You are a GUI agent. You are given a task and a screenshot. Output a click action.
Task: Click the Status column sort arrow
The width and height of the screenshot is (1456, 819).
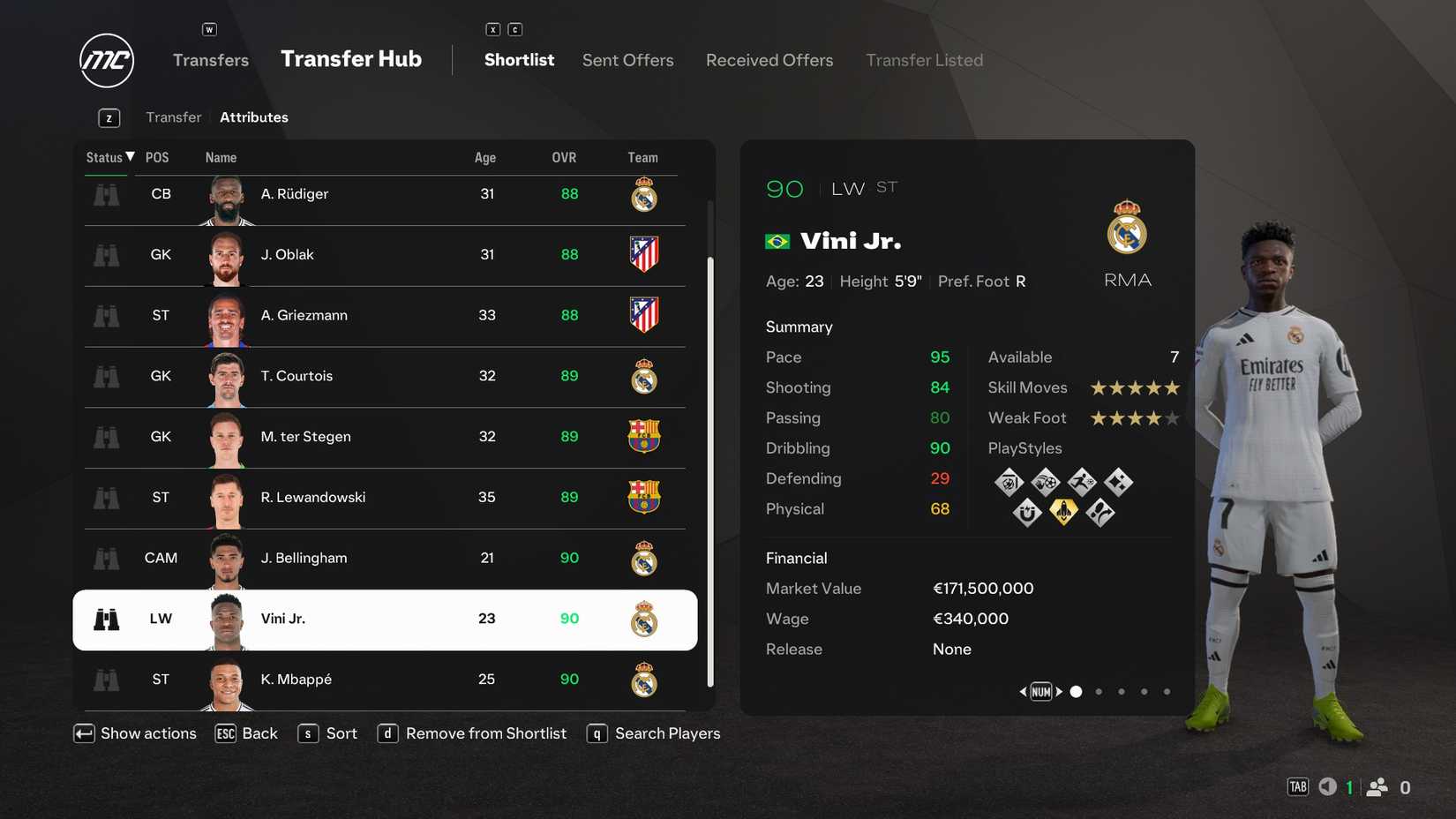[130, 156]
